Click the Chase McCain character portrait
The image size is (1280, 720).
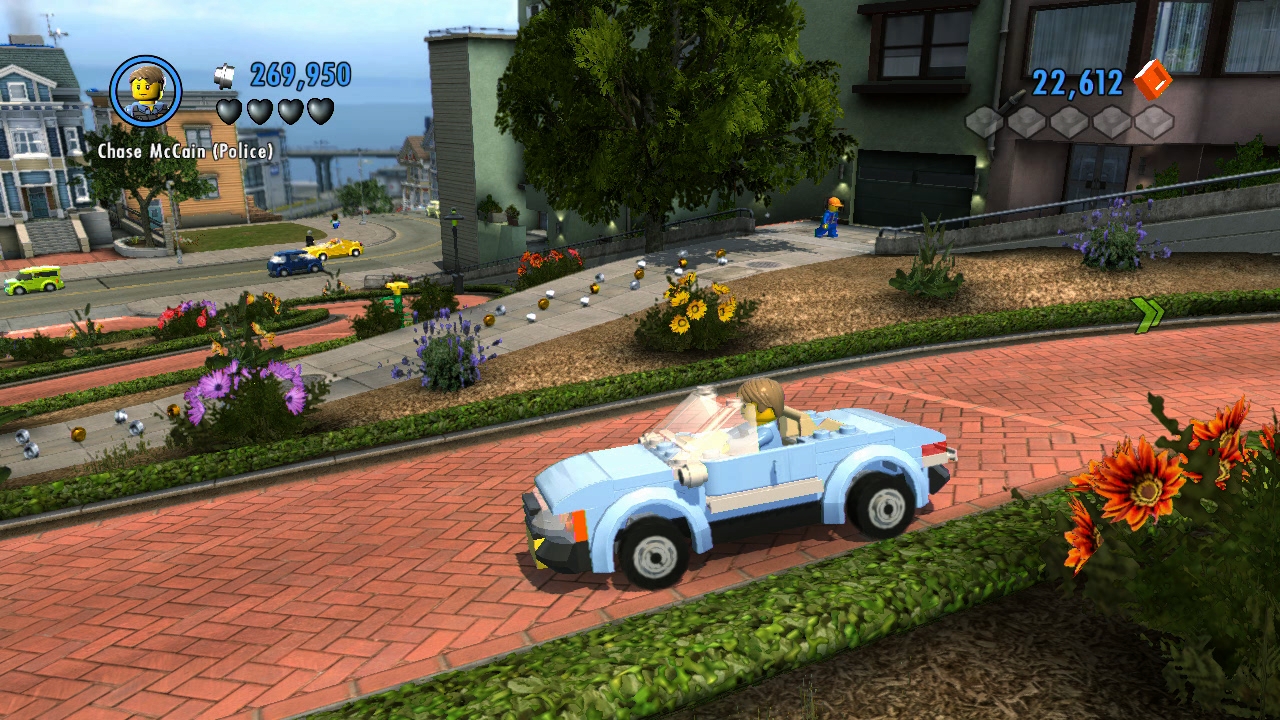coord(146,91)
